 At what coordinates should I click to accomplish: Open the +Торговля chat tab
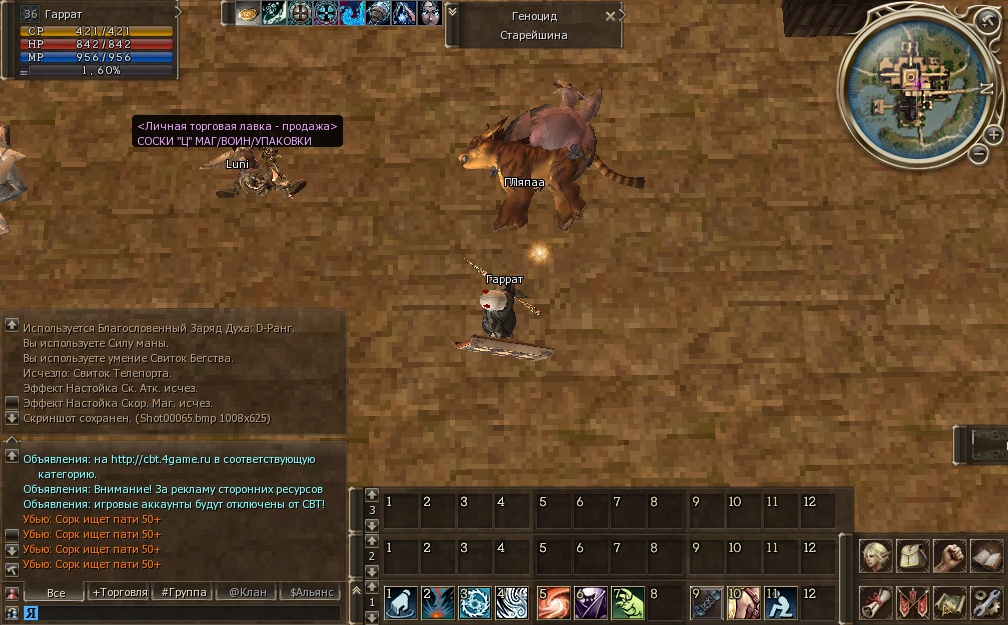119,592
